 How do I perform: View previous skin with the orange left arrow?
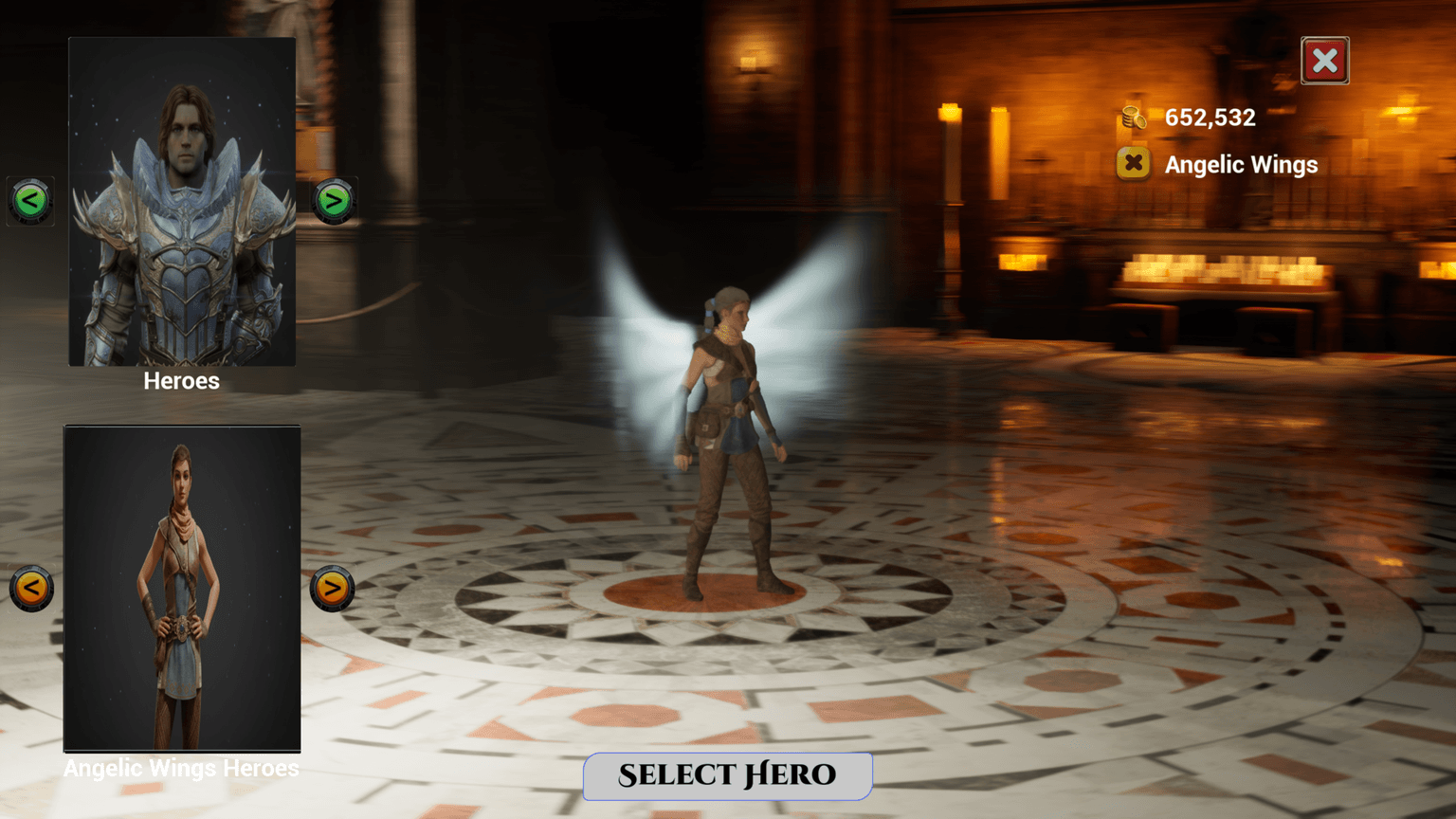pos(31,587)
